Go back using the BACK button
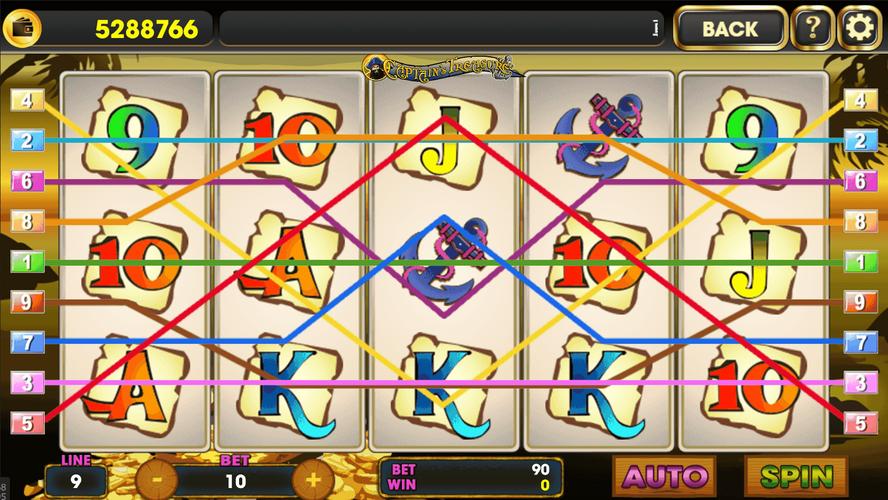The width and height of the screenshot is (888, 500). click(730, 29)
